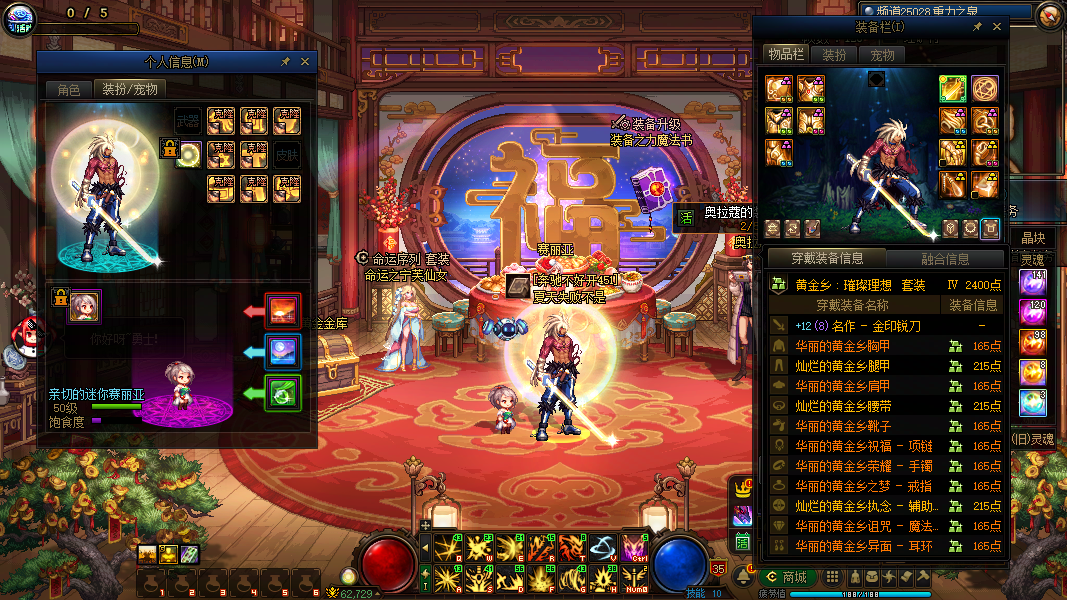Pin the 装备栏 equipment window
The image size is (1067, 600).
click(977, 27)
